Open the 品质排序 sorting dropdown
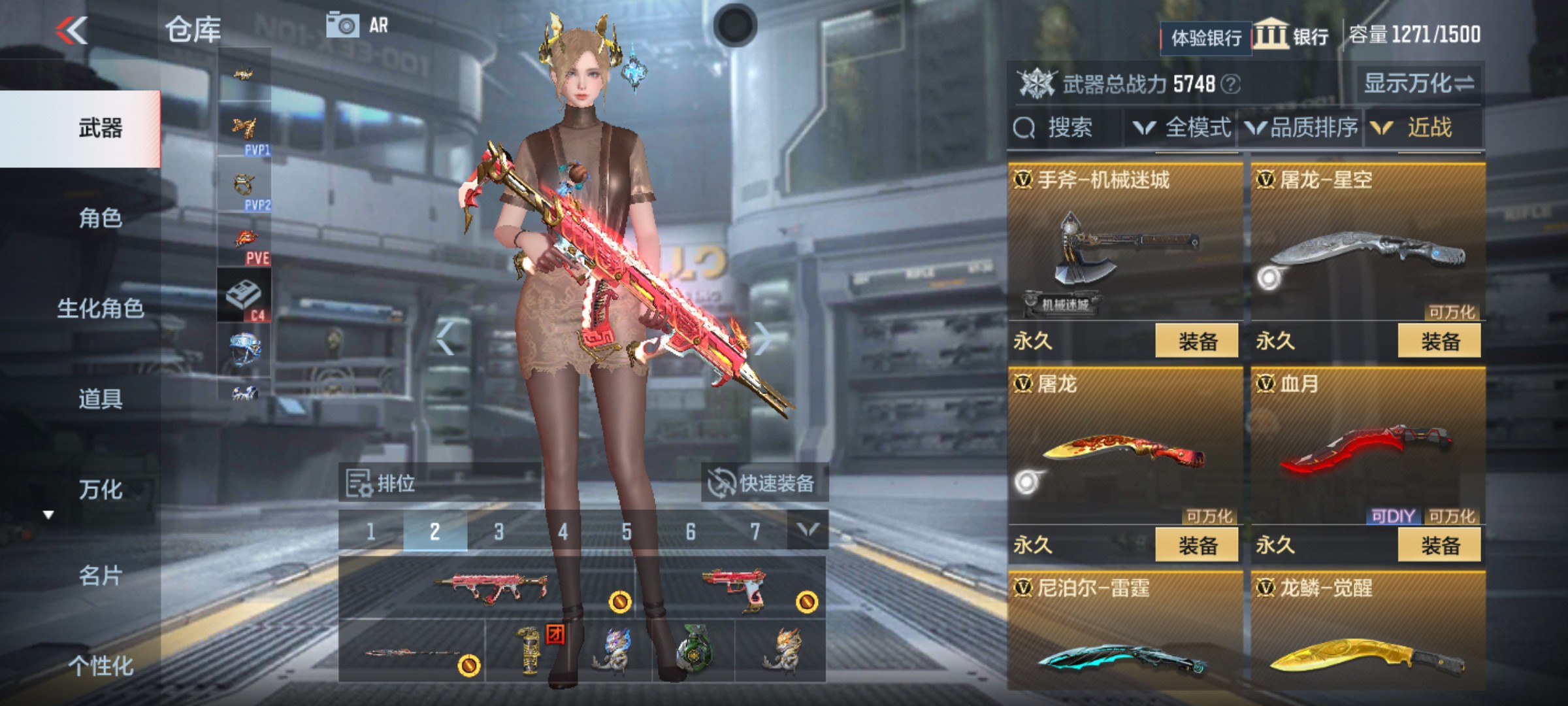Image resolution: width=1568 pixels, height=706 pixels. [1301, 127]
